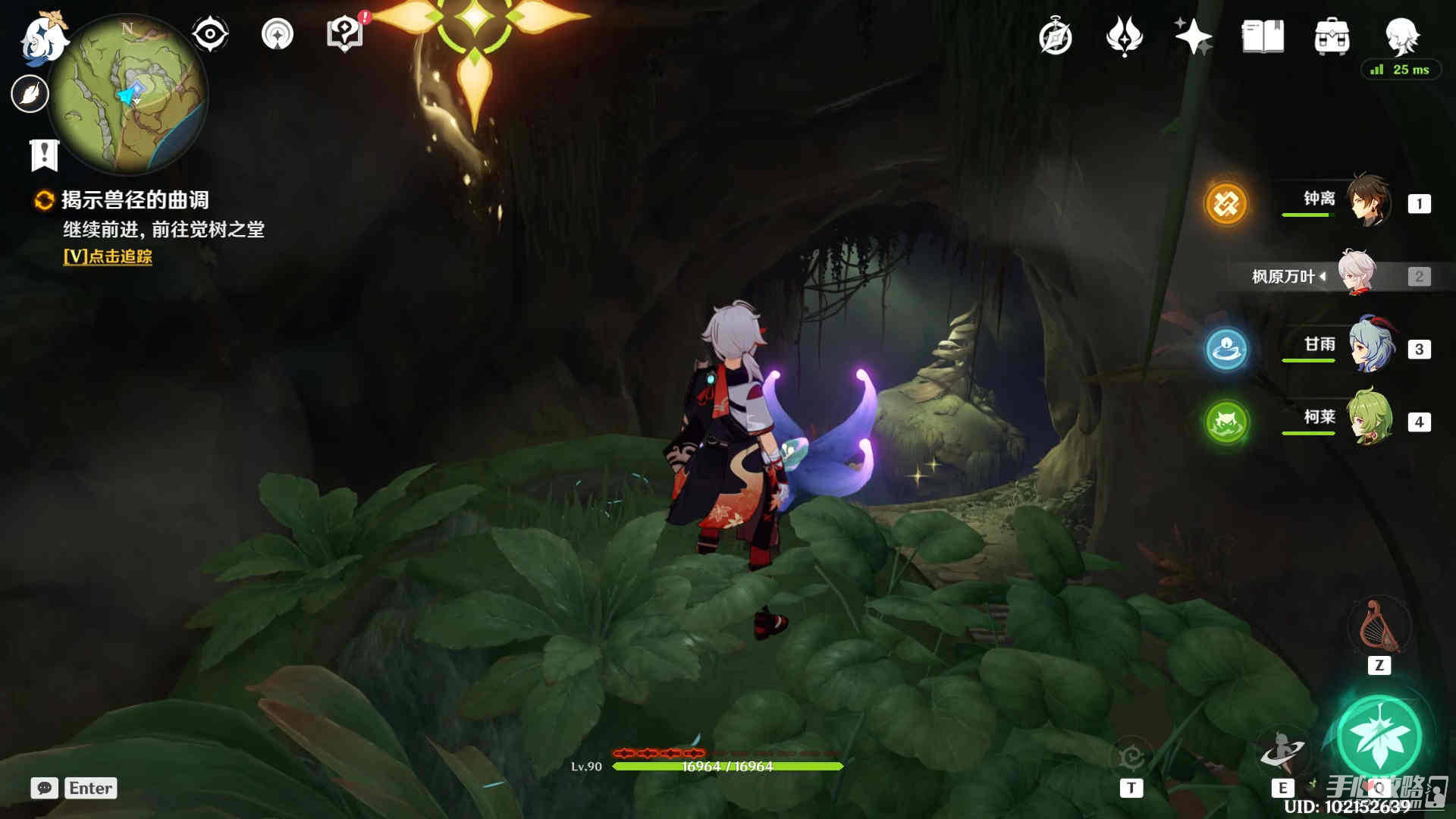Open the adventurer handbook book icon
This screenshot has height=819, width=1456.
1263,36
